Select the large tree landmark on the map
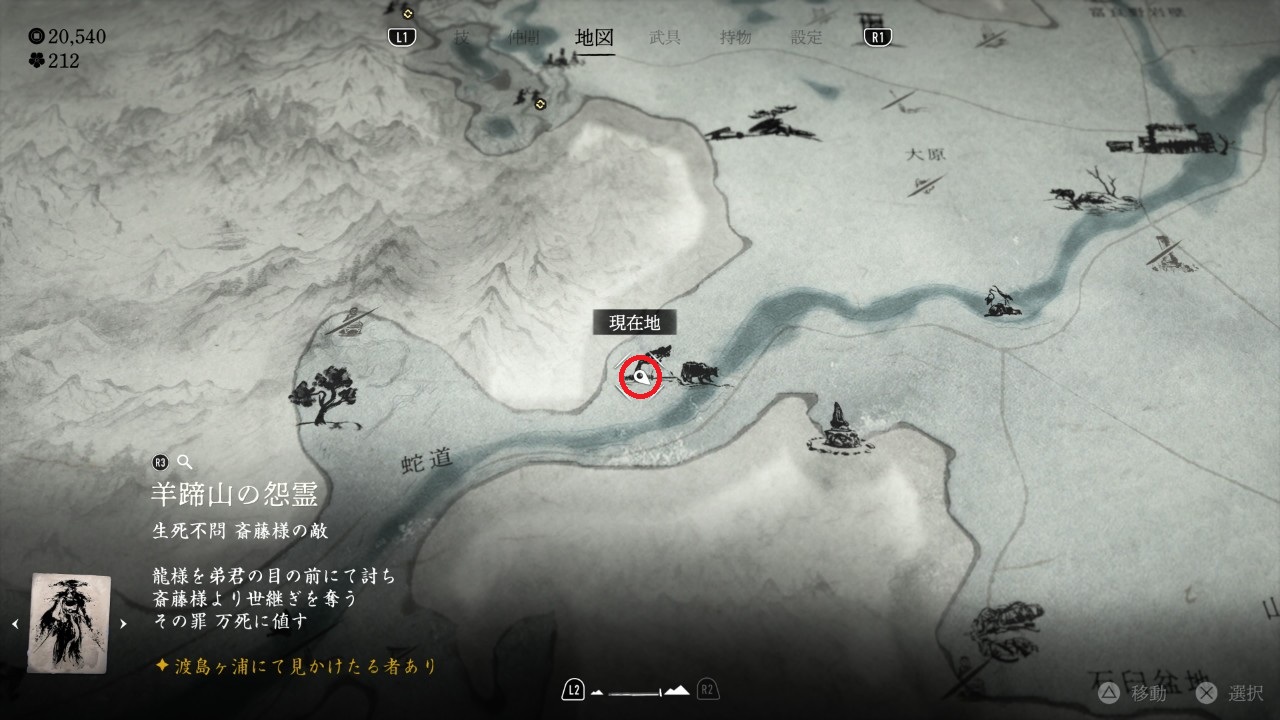1280x720 pixels. point(324,395)
